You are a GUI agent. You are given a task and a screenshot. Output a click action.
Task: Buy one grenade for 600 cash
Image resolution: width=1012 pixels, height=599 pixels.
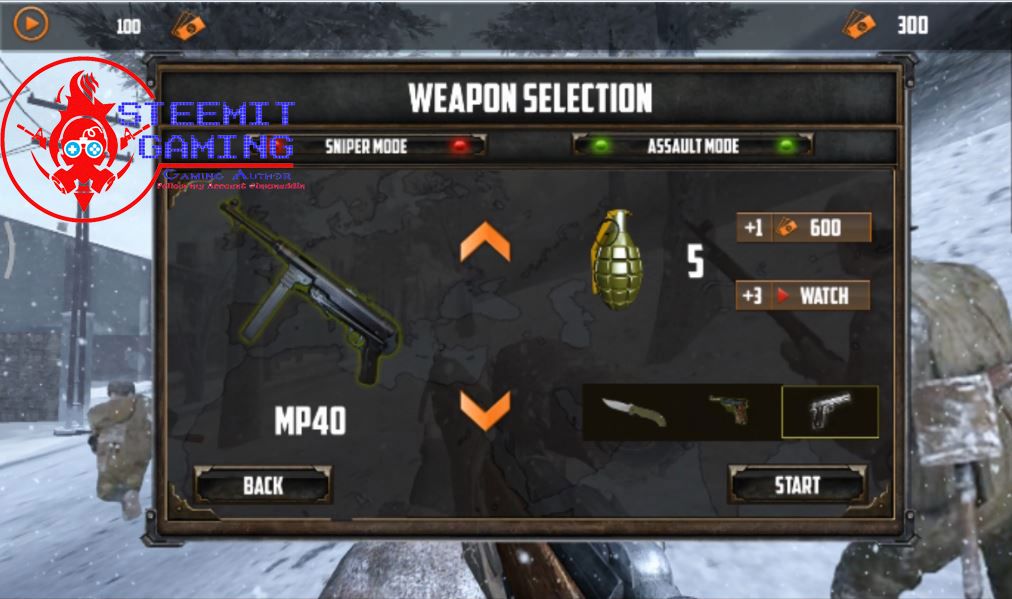[x=804, y=228]
